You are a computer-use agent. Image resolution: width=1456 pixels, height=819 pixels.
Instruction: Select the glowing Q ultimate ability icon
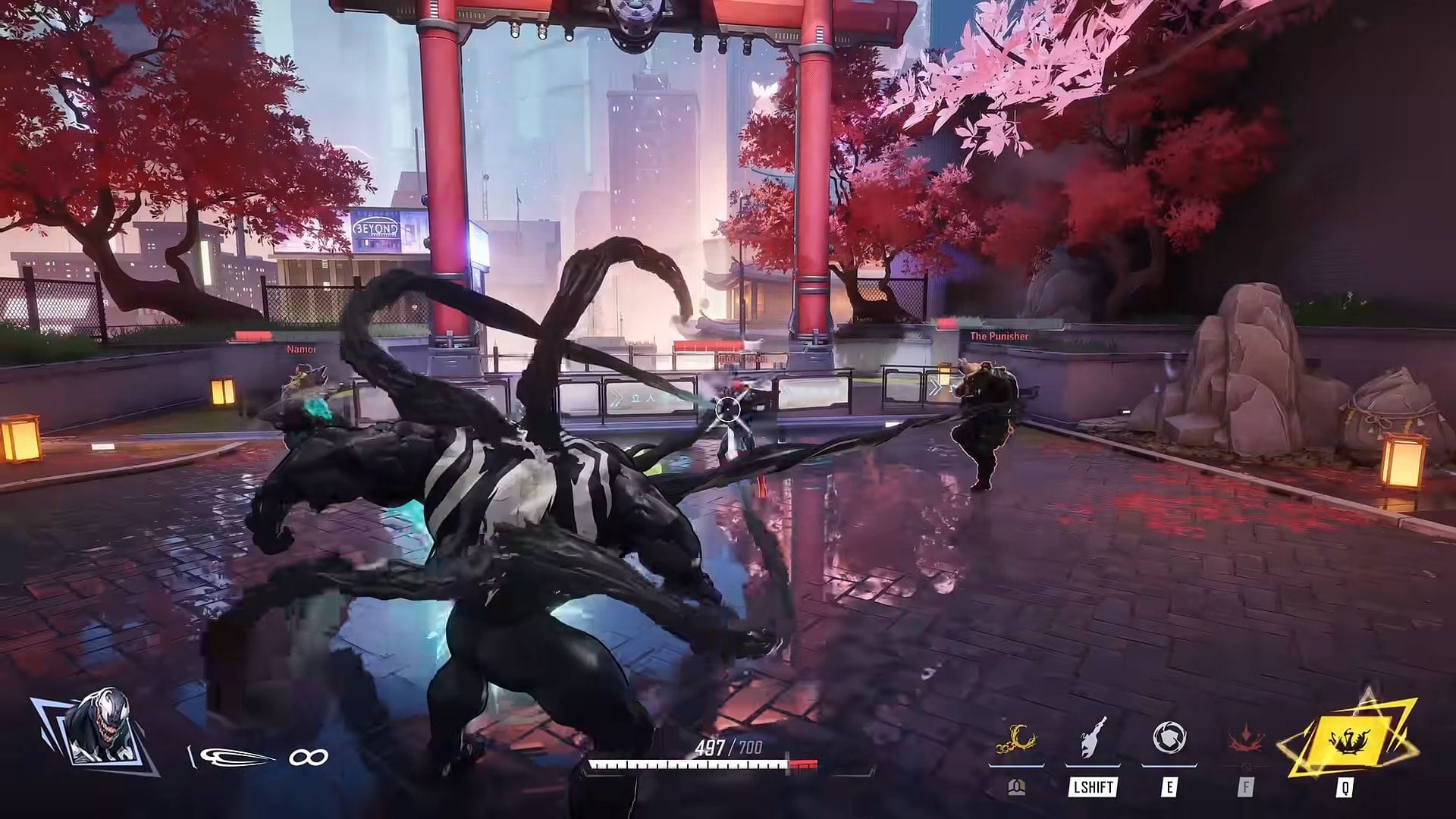click(x=1348, y=738)
